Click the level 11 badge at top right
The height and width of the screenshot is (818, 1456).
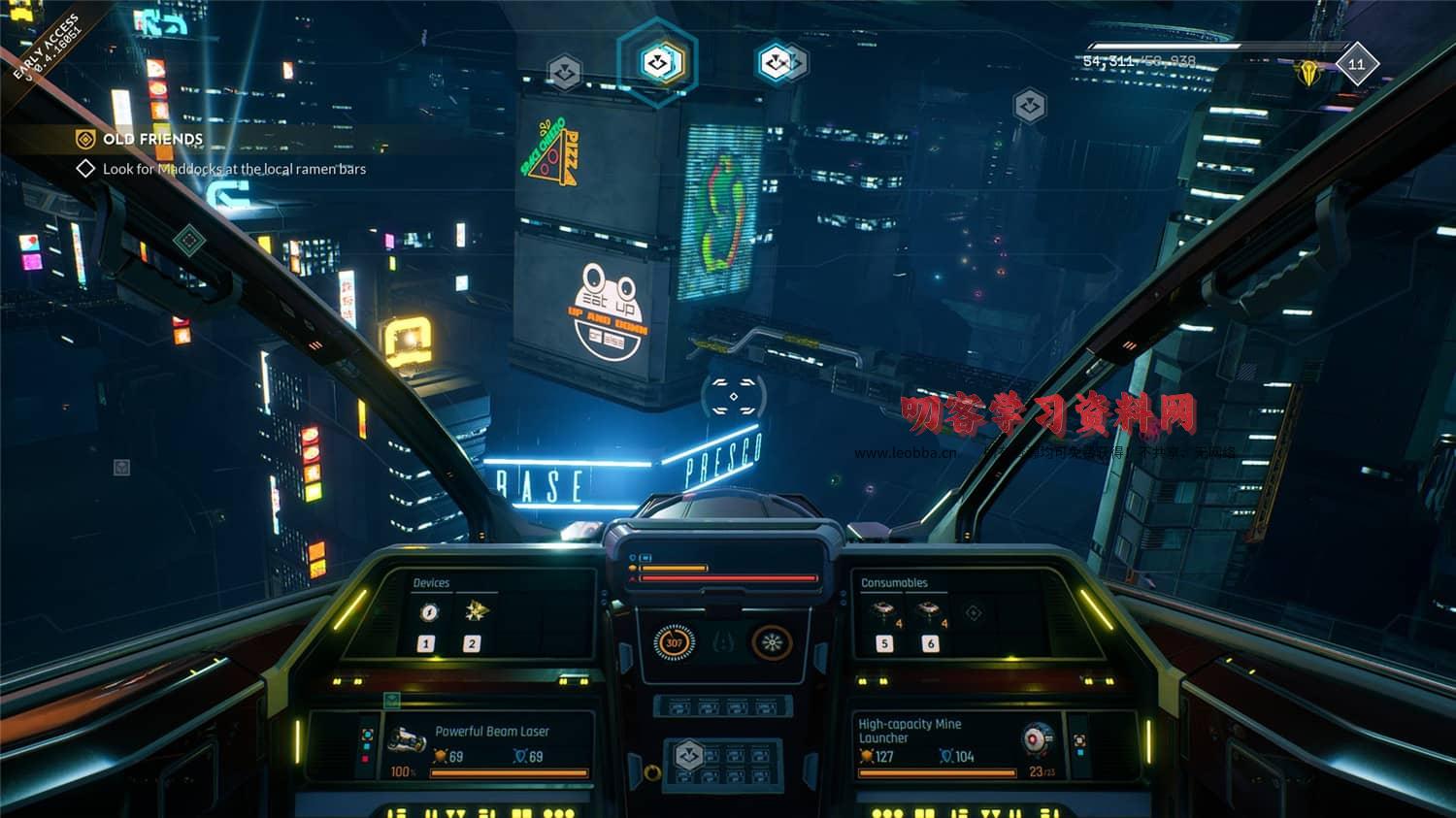(1357, 63)
